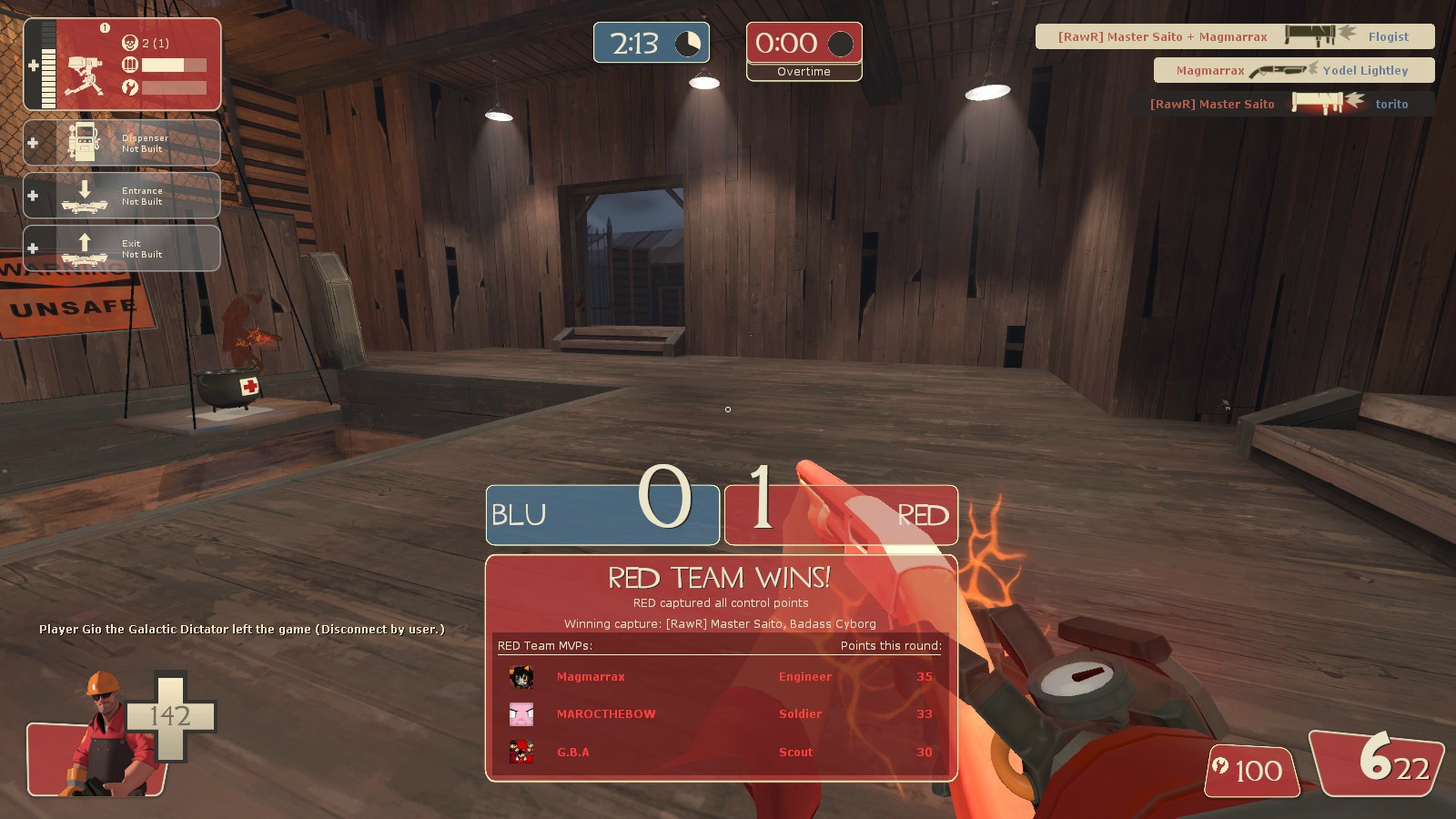Select Magmarrax in the MVP list
Image resolution: width=1456 pixels, height=819 pixels.
coord(591,677)
